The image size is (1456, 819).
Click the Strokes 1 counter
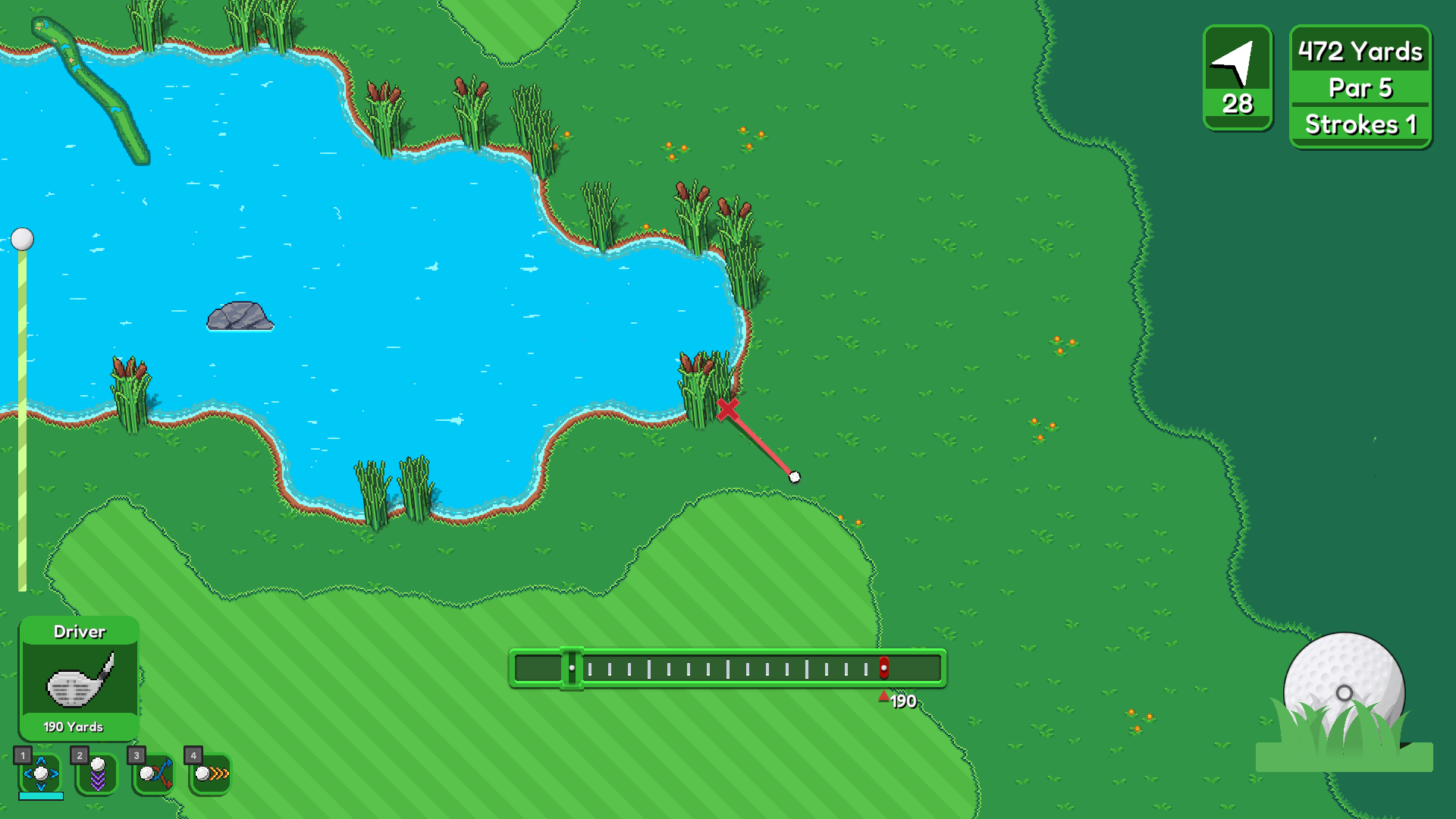pos(1360,124)
